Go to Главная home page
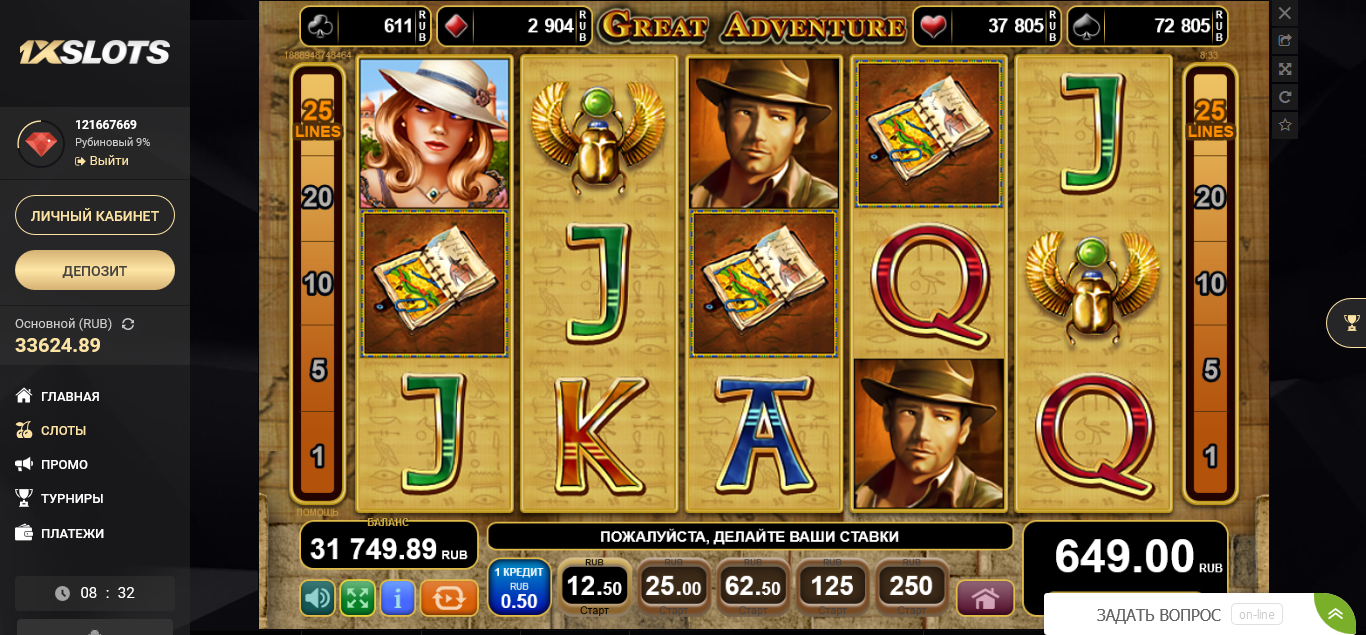This screenshot has width=1366, height=635. click(x=70, y=397)
